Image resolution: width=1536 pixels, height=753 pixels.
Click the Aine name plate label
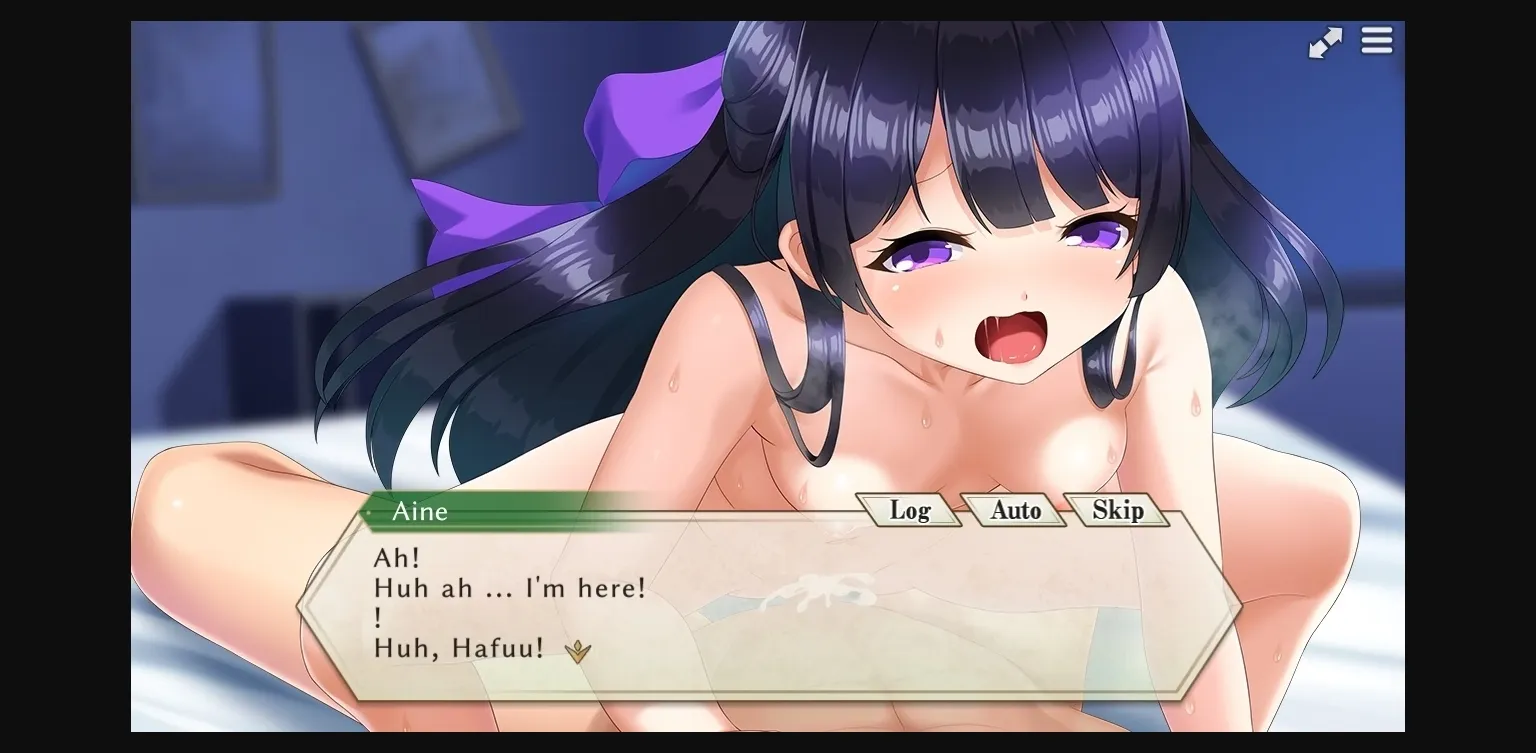click(x=420, y=512)
